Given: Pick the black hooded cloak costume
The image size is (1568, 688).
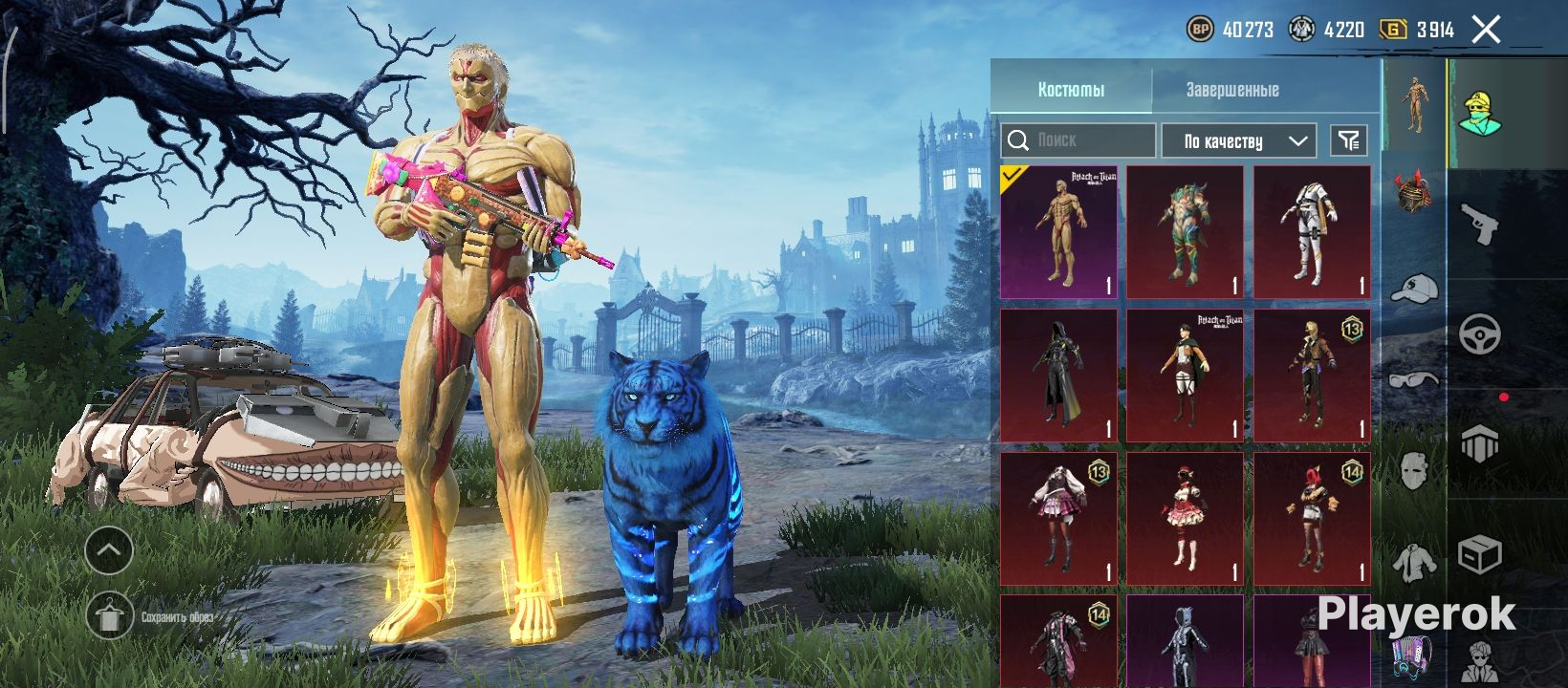Looking at the screenshot, I should coord(1058,376).
